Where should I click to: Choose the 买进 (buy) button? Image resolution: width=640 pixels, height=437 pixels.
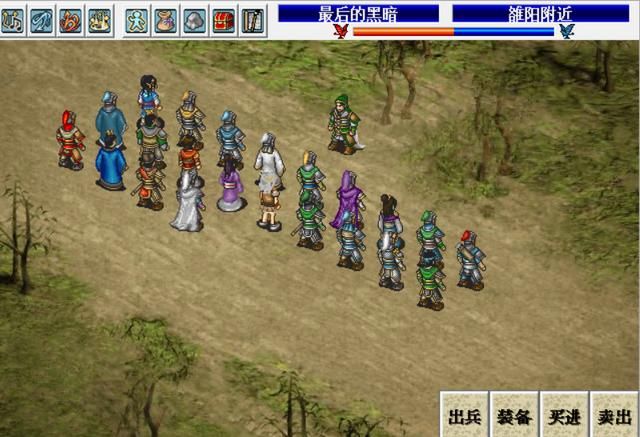pyautogui.click(x=564, y=415)
